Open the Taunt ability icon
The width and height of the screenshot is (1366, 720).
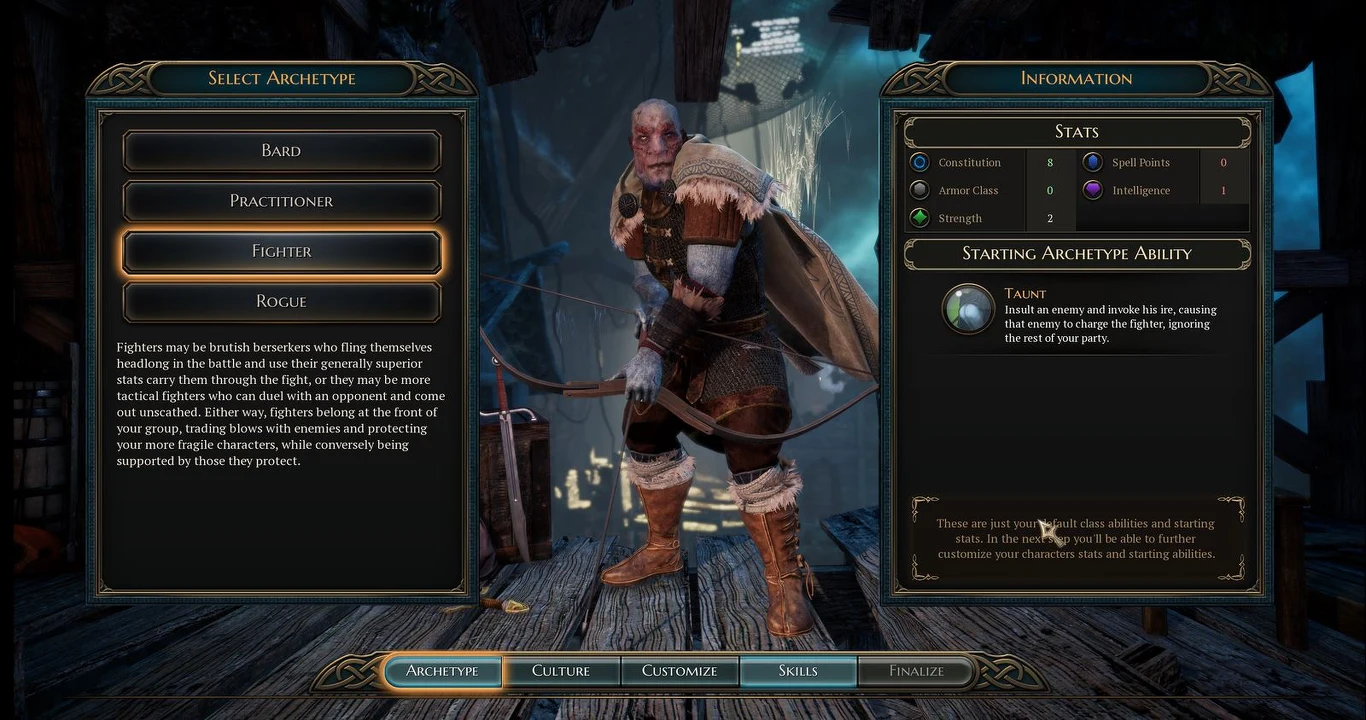pos(966,309)
